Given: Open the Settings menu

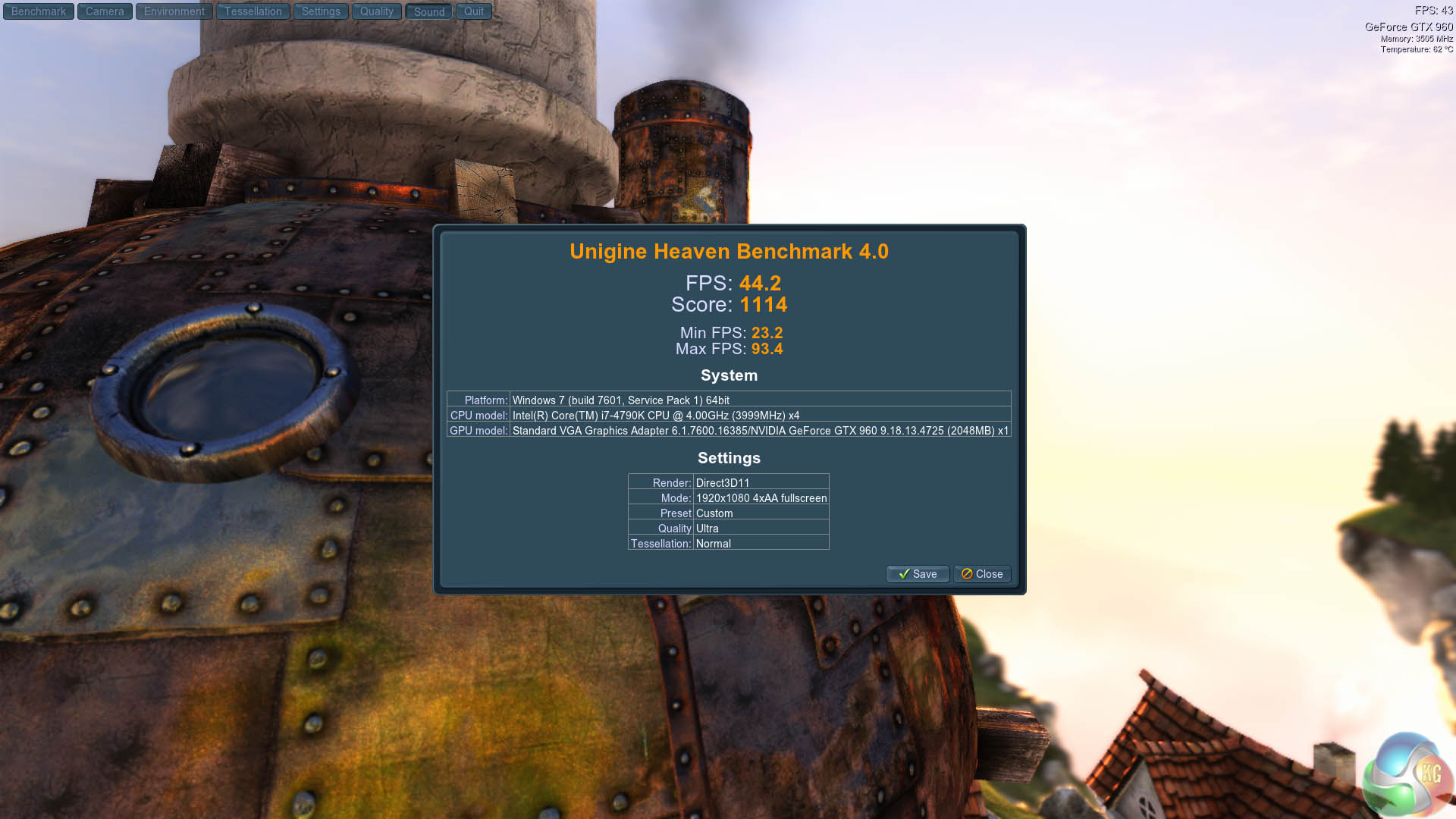Looking at the screenshot, I should point(321,11).
